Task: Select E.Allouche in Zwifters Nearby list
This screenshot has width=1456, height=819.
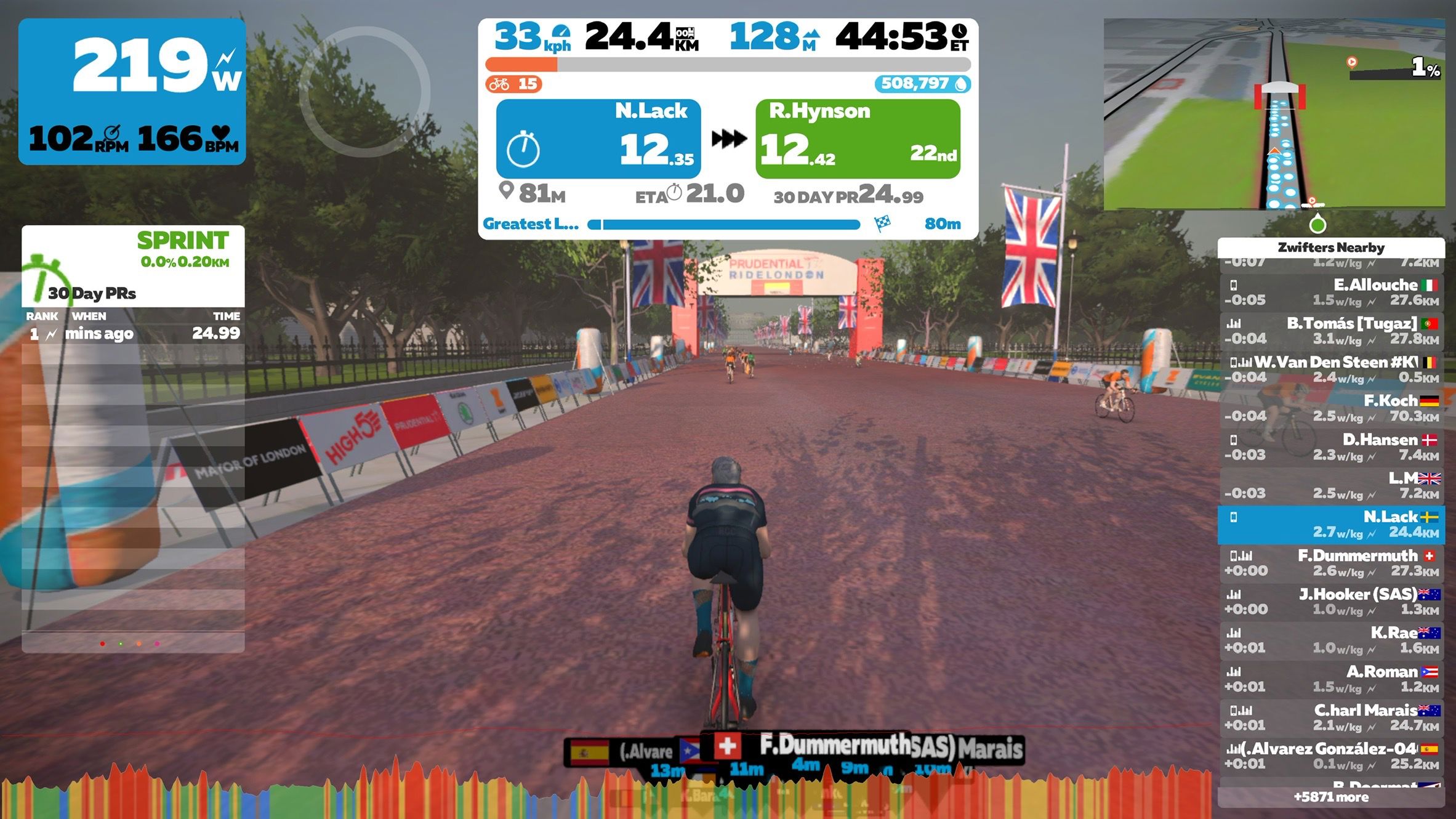Action: click(x=1331, y=292)
